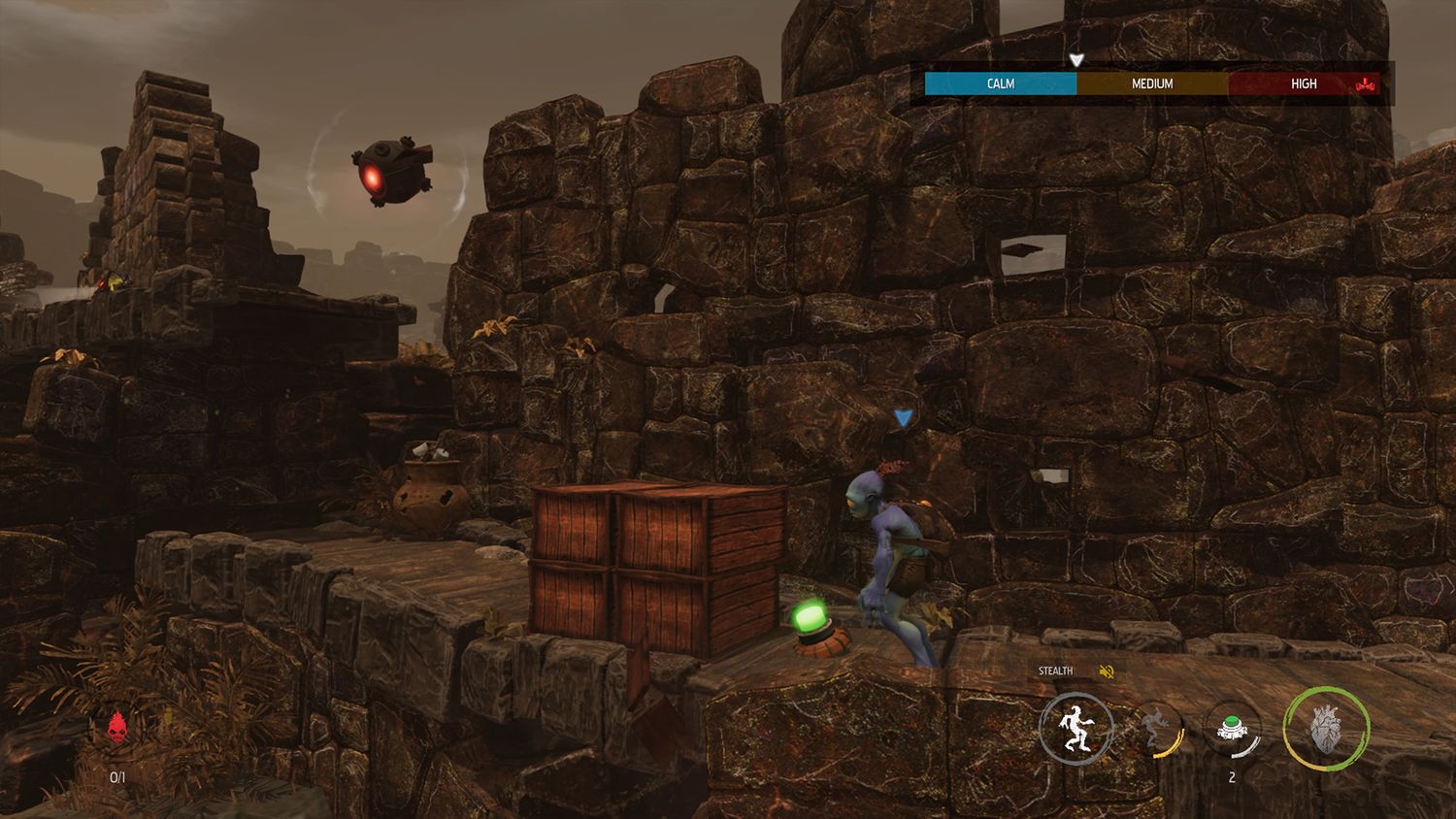Select the green-topped item slot
This screenshot has height=819, width=1456.
(1232, 729)
